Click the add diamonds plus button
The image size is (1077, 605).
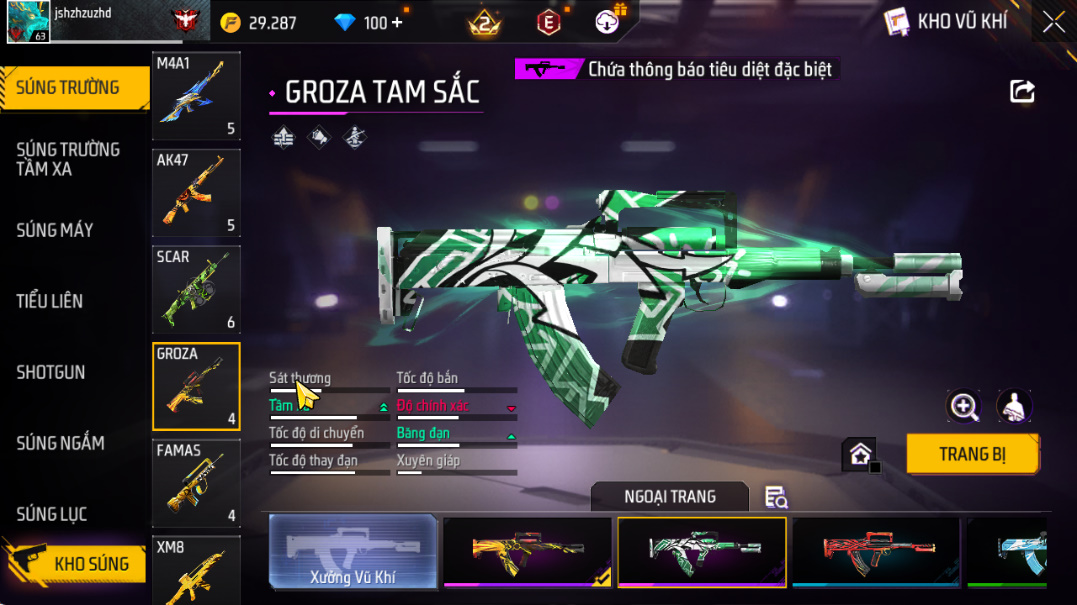click(x=398, y=22)
